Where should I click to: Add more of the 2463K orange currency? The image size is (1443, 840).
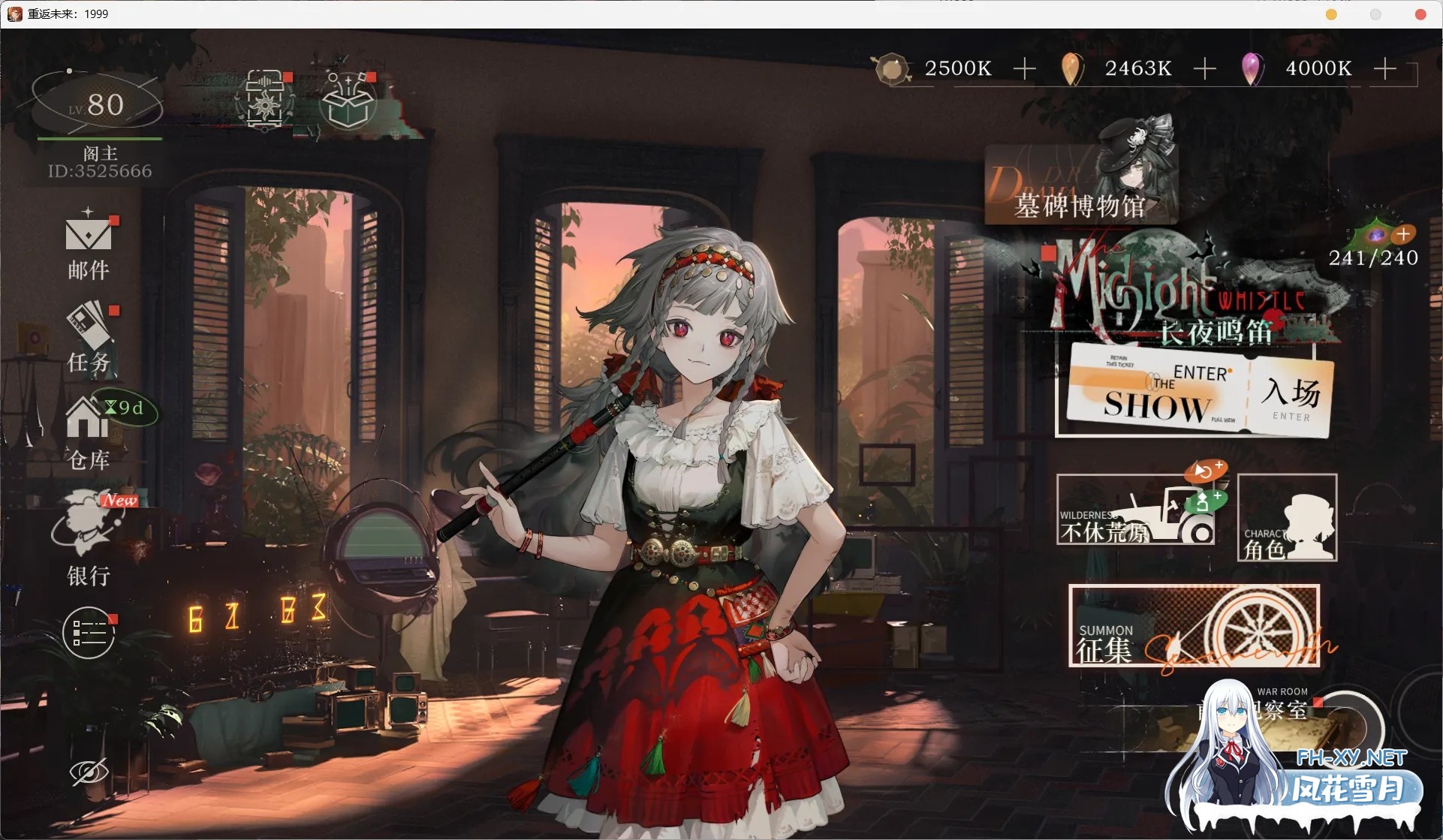point(1204,69)
